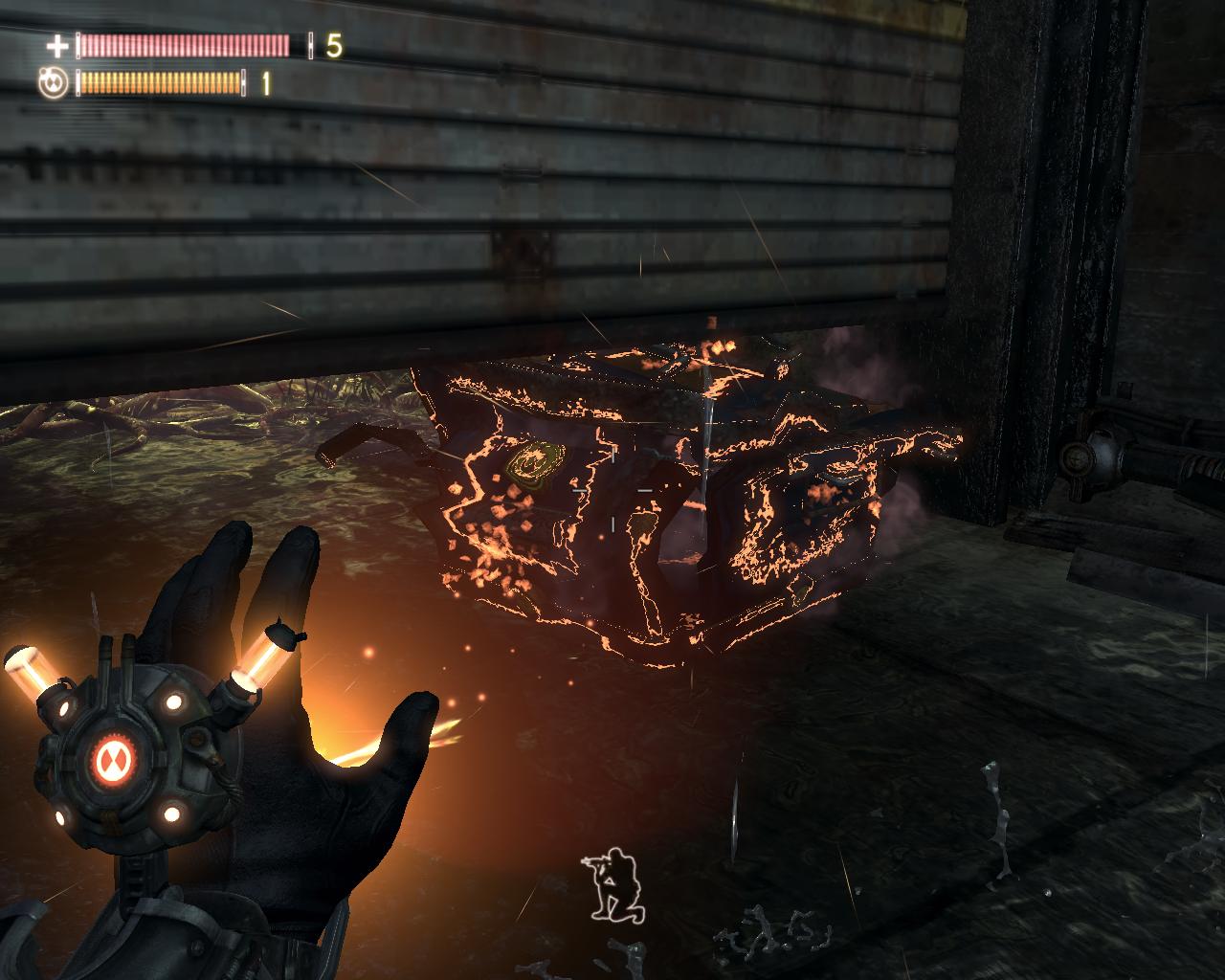Select the orange energy icon beside the bar
Image resolution: width=1225 pixels, height=980 pixels.
[x=54, y=83]
